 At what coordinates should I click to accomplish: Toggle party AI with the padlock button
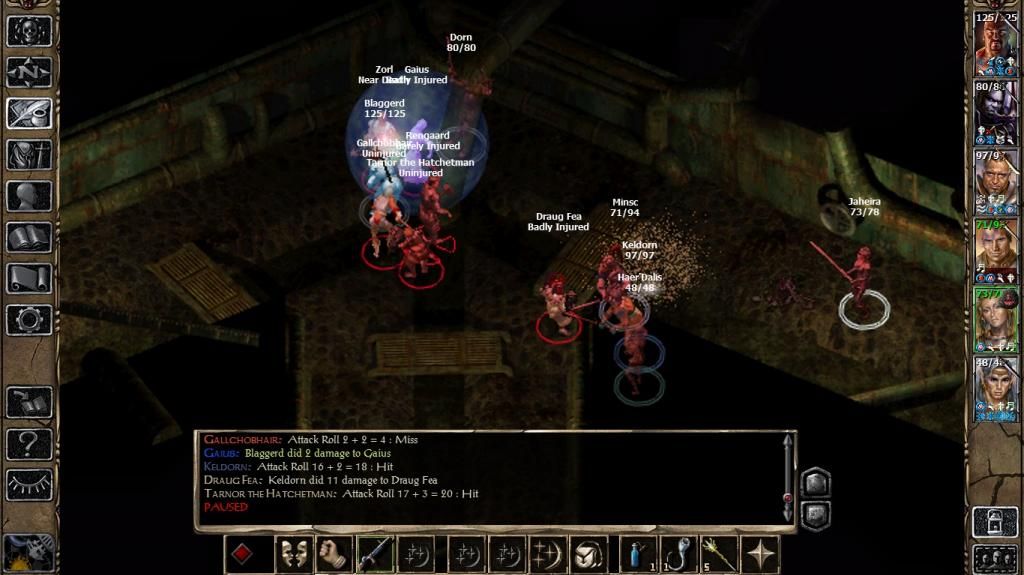995,520
